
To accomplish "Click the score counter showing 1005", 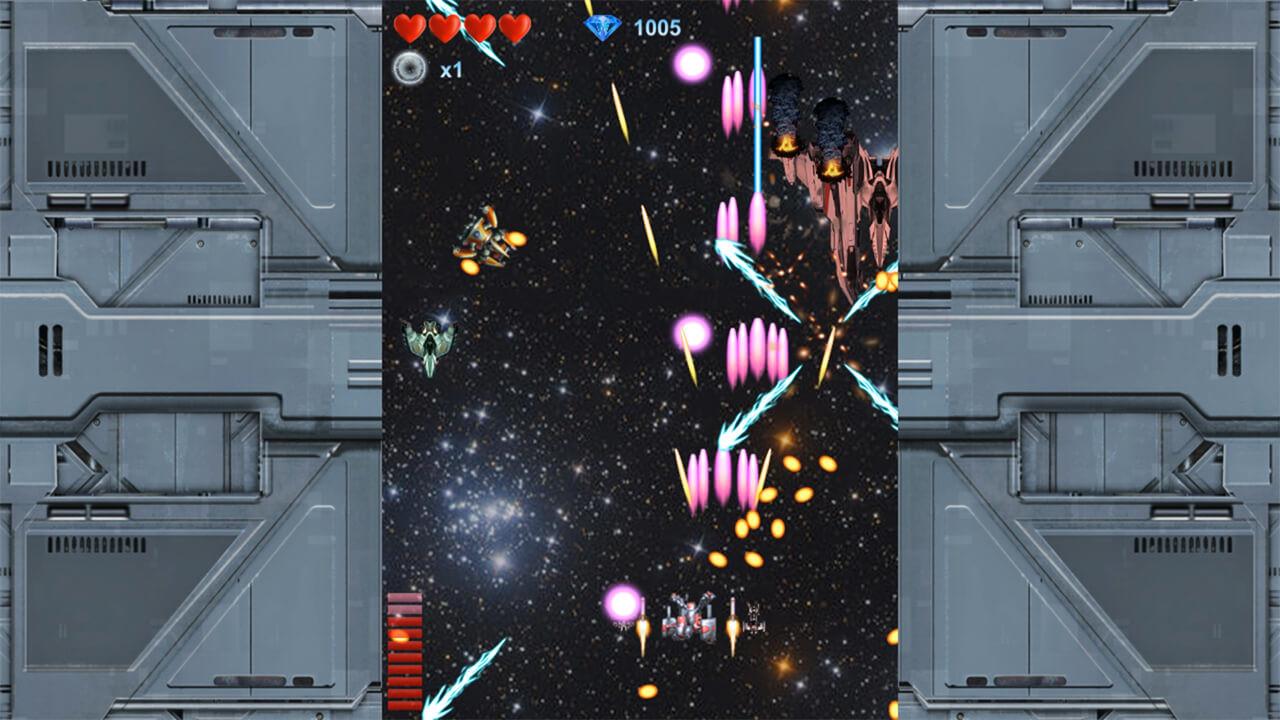I will 657,28.
